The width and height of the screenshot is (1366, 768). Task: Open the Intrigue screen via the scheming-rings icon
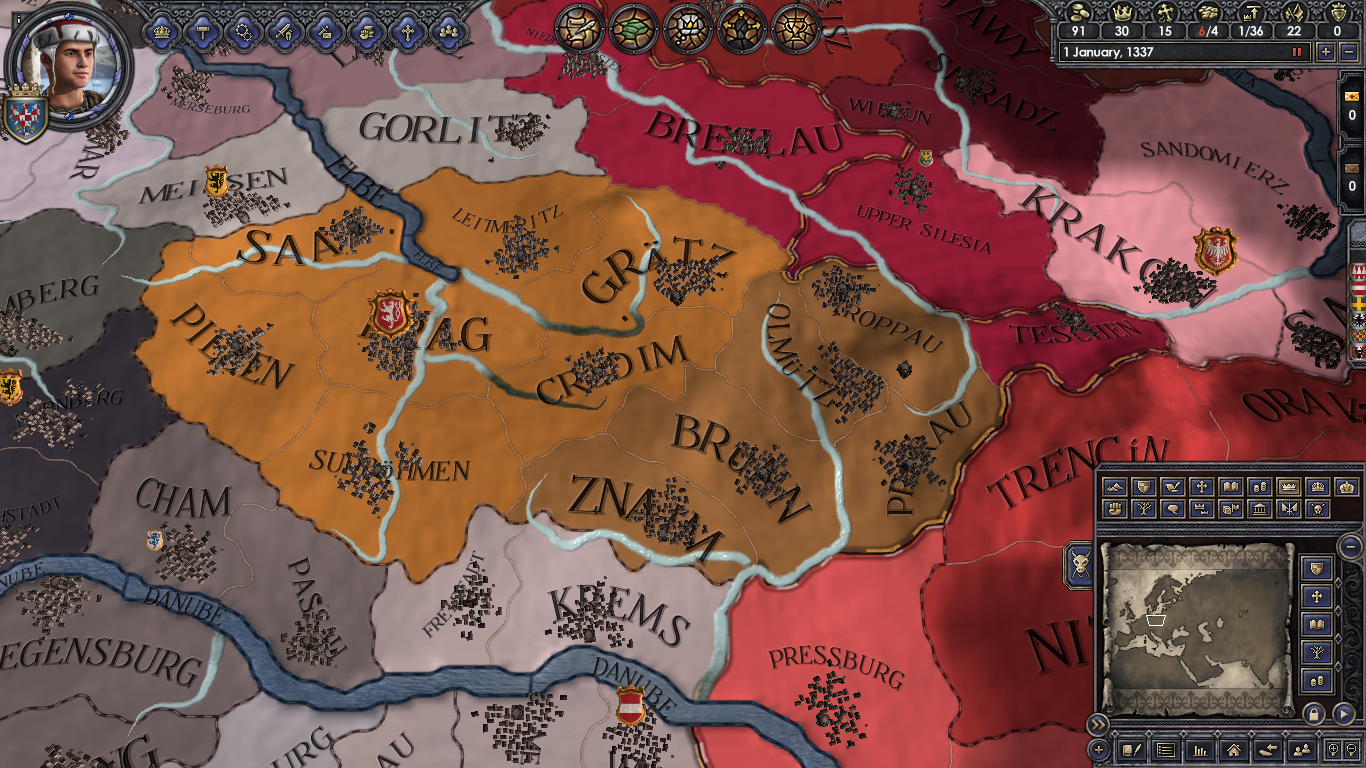pyautogui.click(x=243, y=32)
